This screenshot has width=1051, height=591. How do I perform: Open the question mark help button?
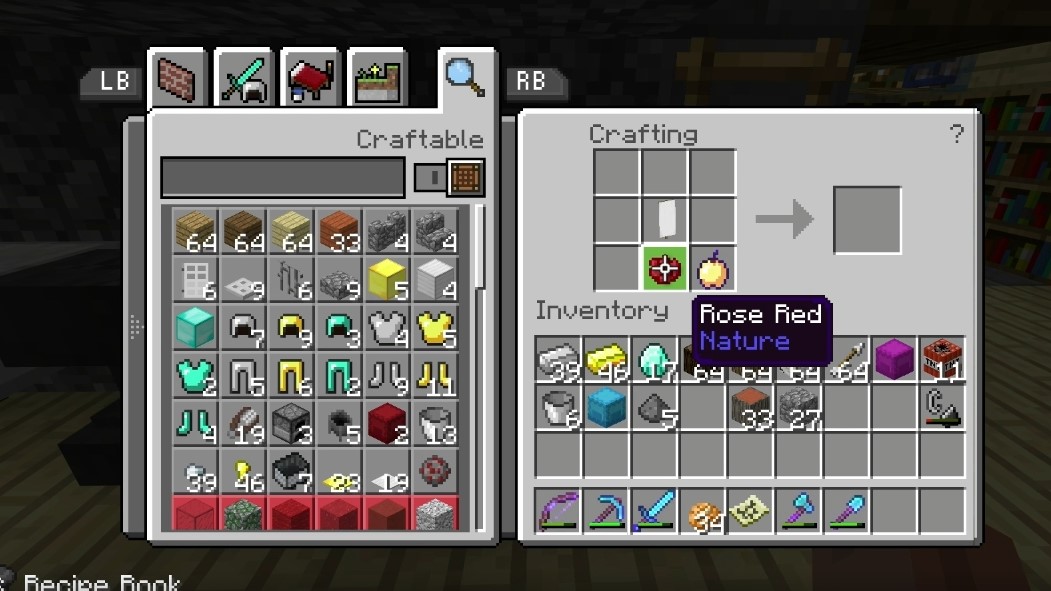[x=956, y=134]
